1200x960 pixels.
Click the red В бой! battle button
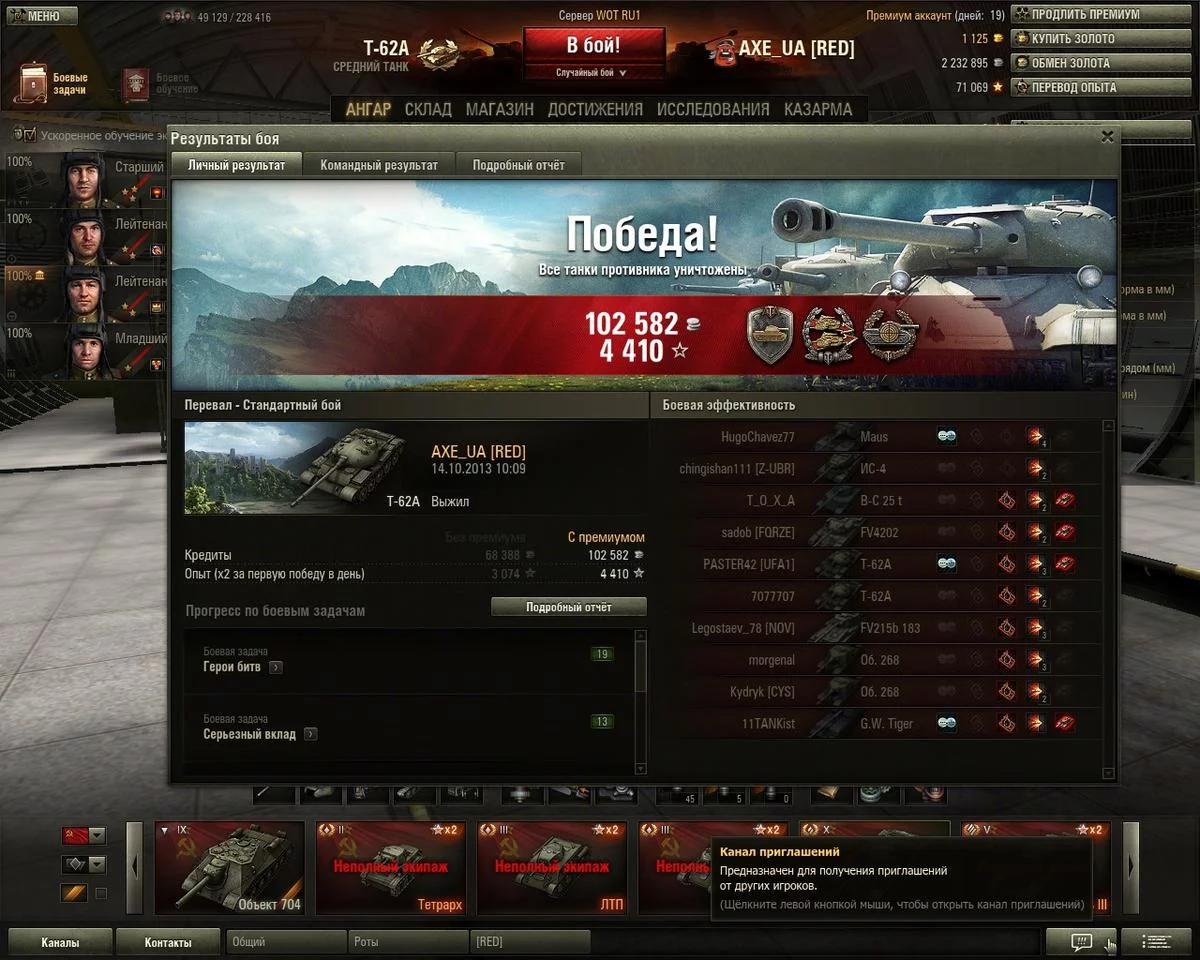pos(593,46)
